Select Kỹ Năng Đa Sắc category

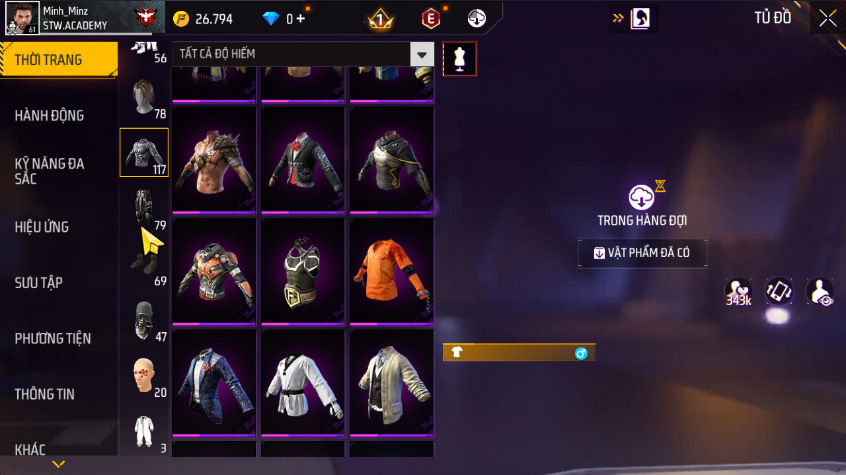(50, 170)
